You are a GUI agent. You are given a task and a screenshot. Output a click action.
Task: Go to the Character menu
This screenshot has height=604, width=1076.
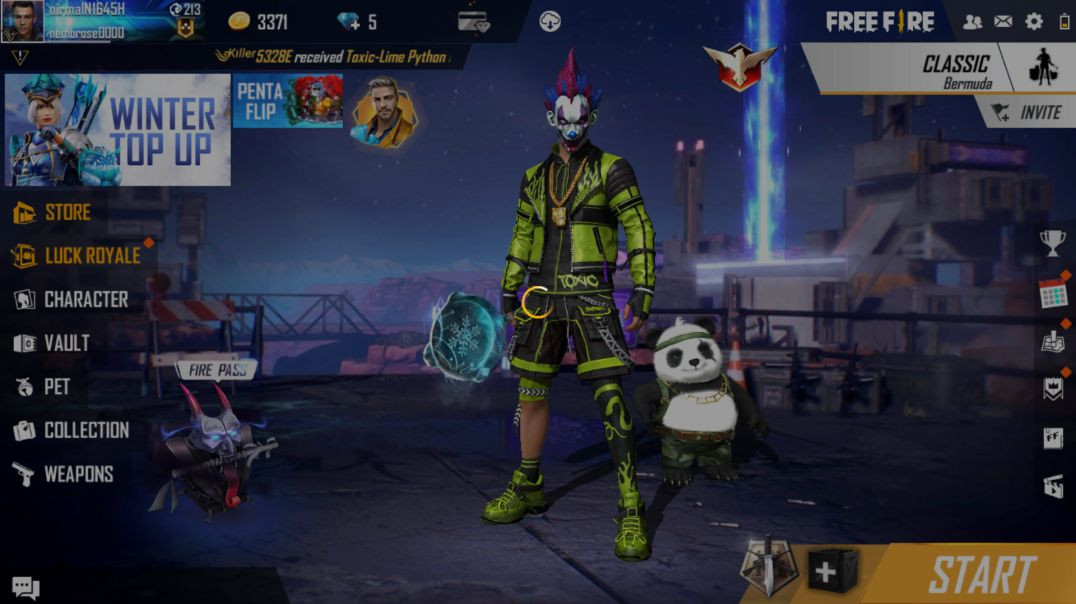click(84, 299)
